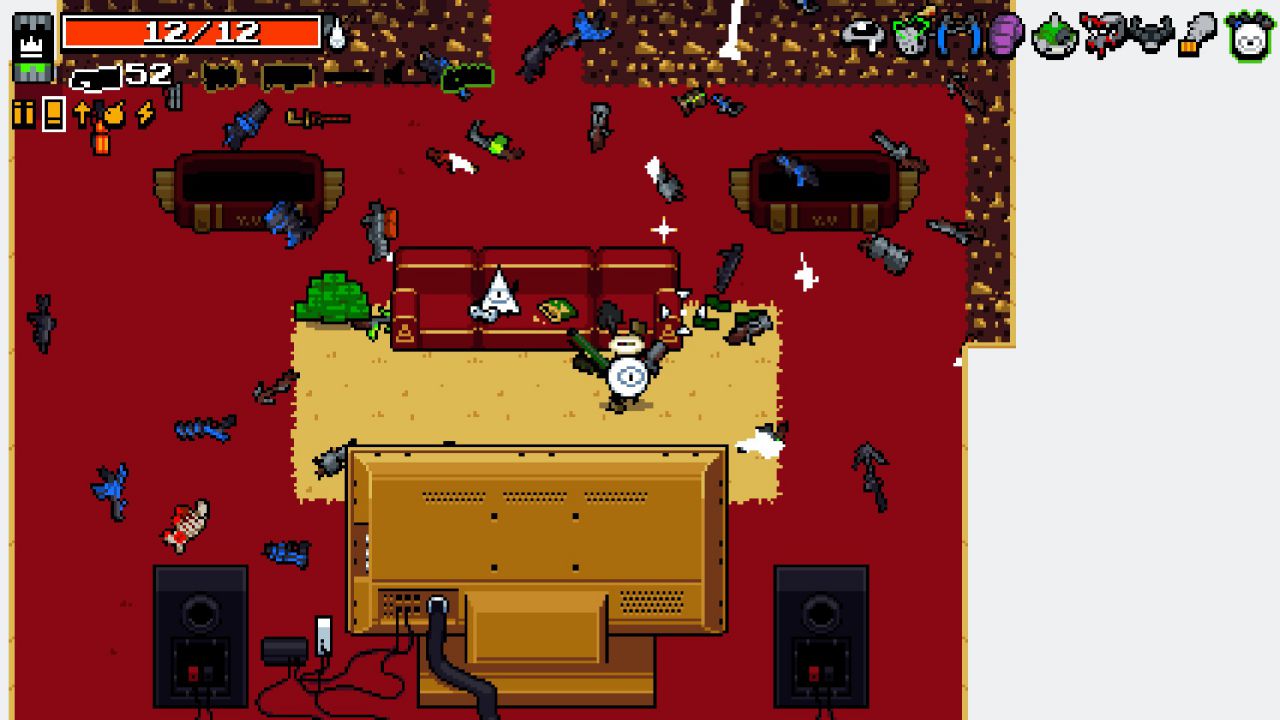Click the bullet ammo type icon
1280x720 pixels.
point(23,114)
